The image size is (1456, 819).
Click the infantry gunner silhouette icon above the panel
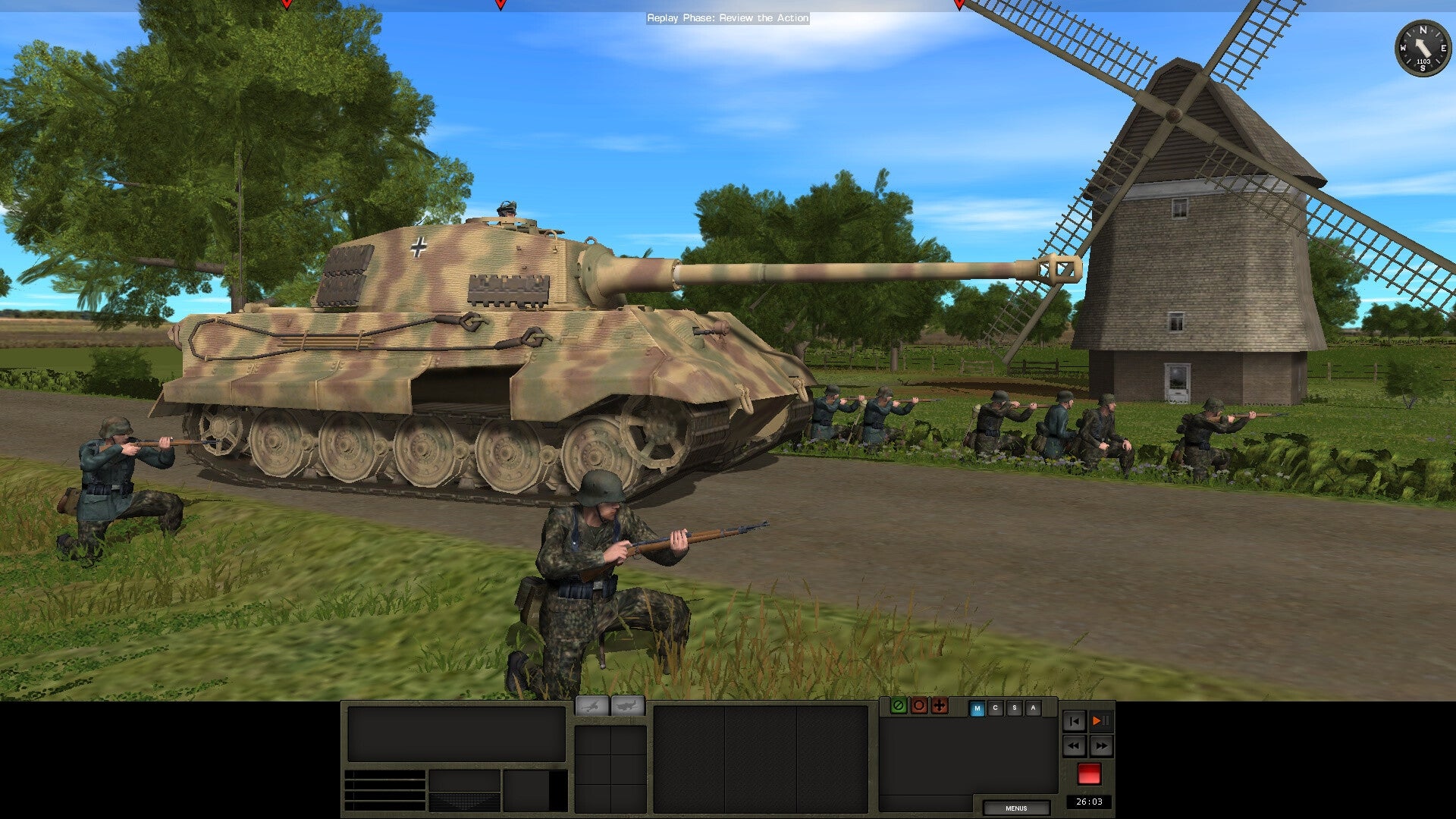(591, 706)
